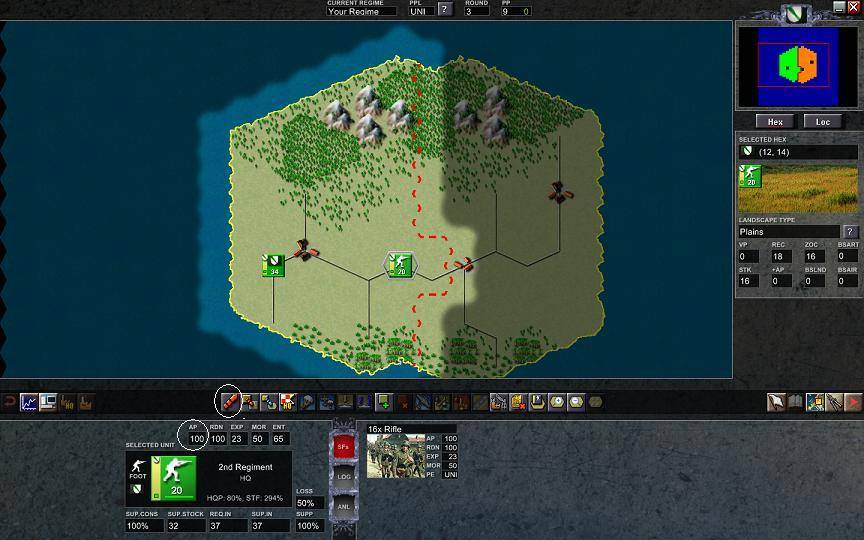Minimize the game window
864x540 pixels.
[839, 7]
